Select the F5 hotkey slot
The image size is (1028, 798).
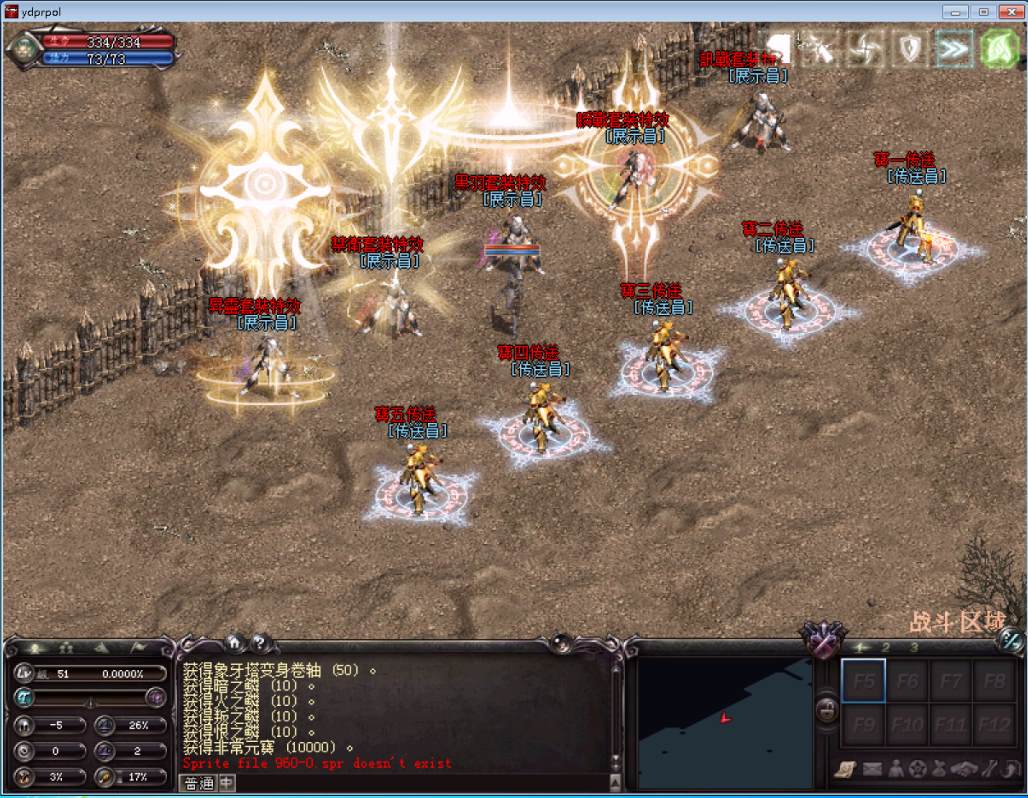(864, 681)
